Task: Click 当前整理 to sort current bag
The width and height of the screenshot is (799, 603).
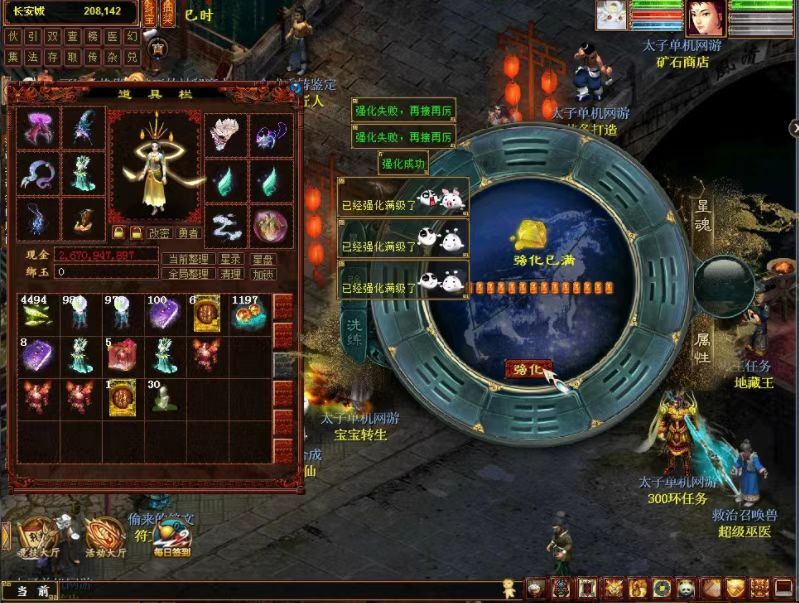Action: tap(188, 258)
